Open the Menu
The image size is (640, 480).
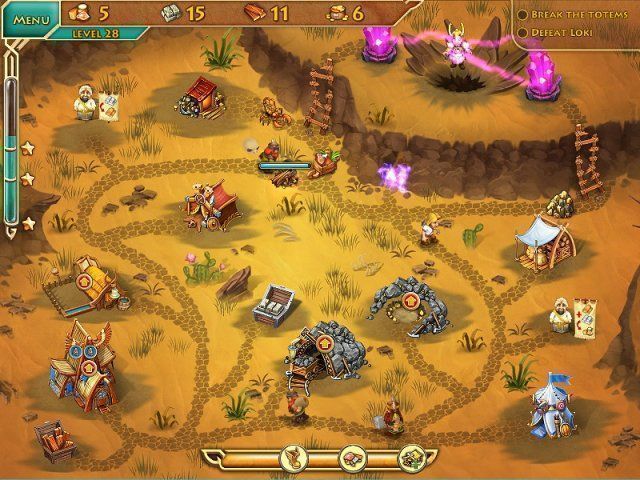coord(31,19)
